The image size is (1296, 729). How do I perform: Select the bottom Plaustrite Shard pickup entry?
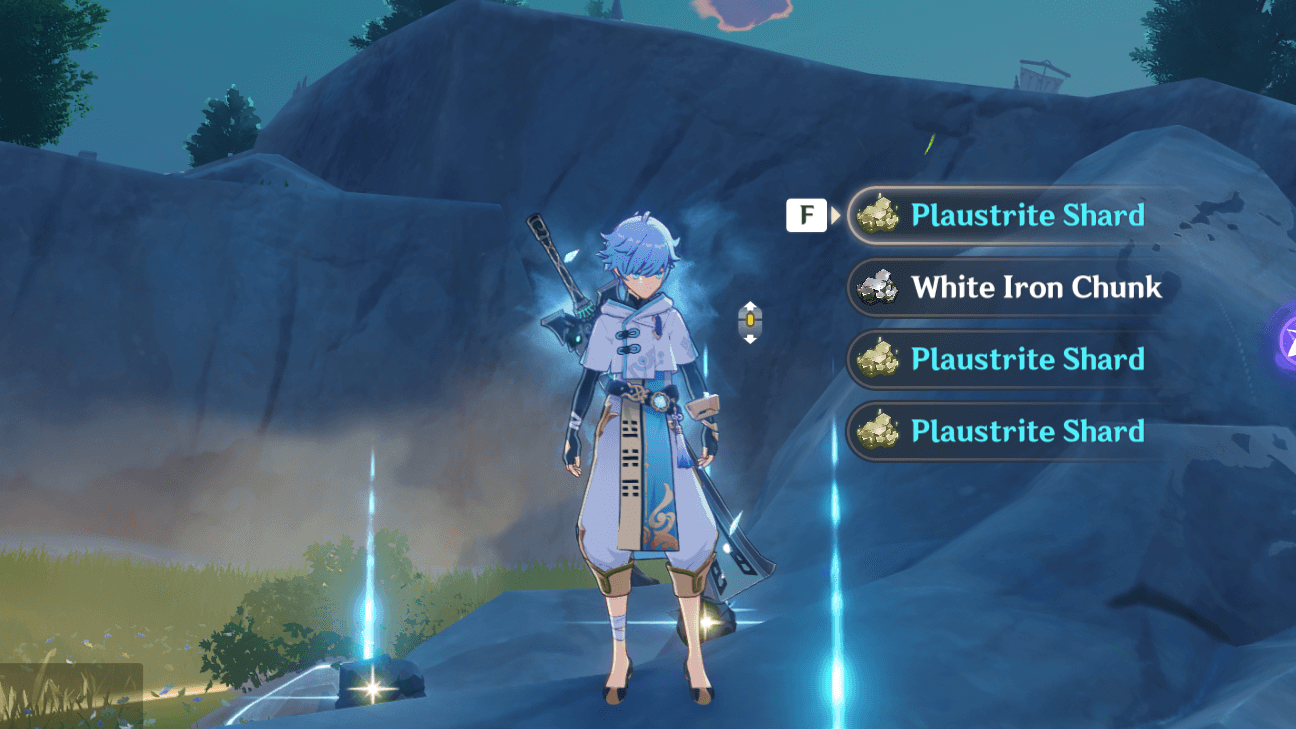coord(1010,431)
